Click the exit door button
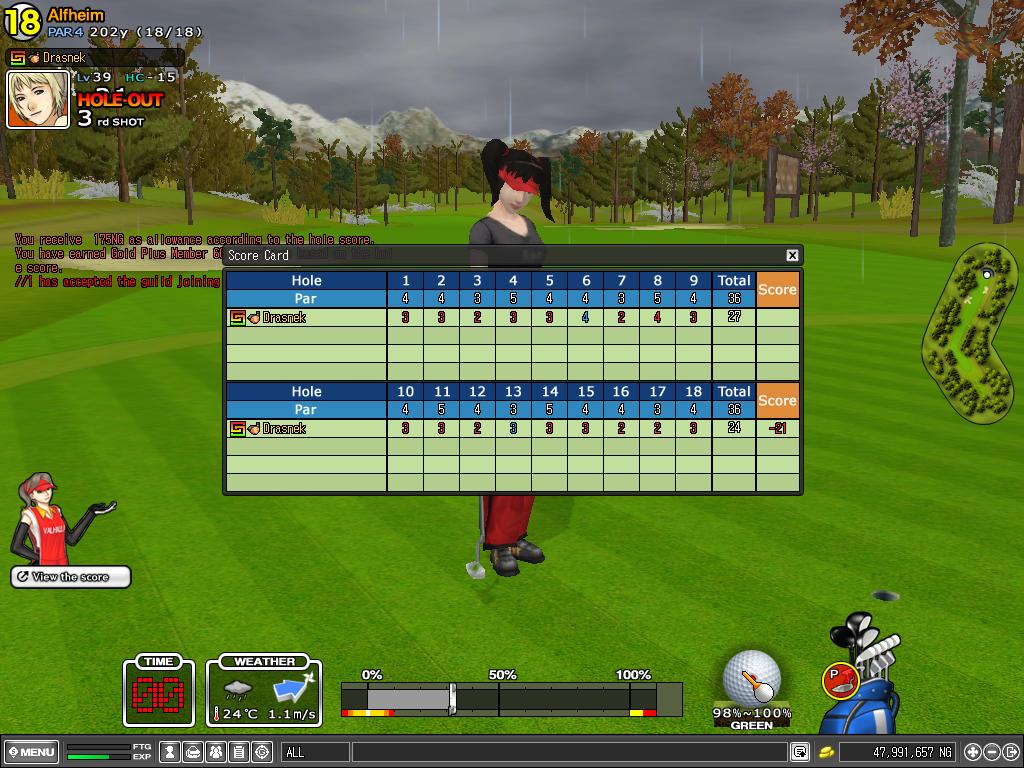This screenshot has width=1024, height=768. point(1011,752)
